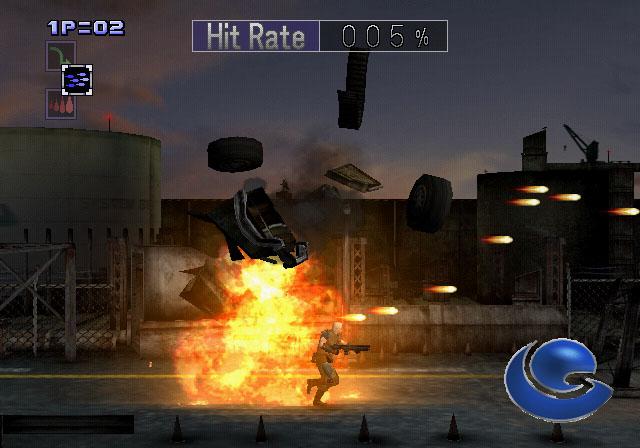The image size is (640, 448).
Task: Choose the highlighted blue bullets weapon icon
Action: [x=77, y=78]
